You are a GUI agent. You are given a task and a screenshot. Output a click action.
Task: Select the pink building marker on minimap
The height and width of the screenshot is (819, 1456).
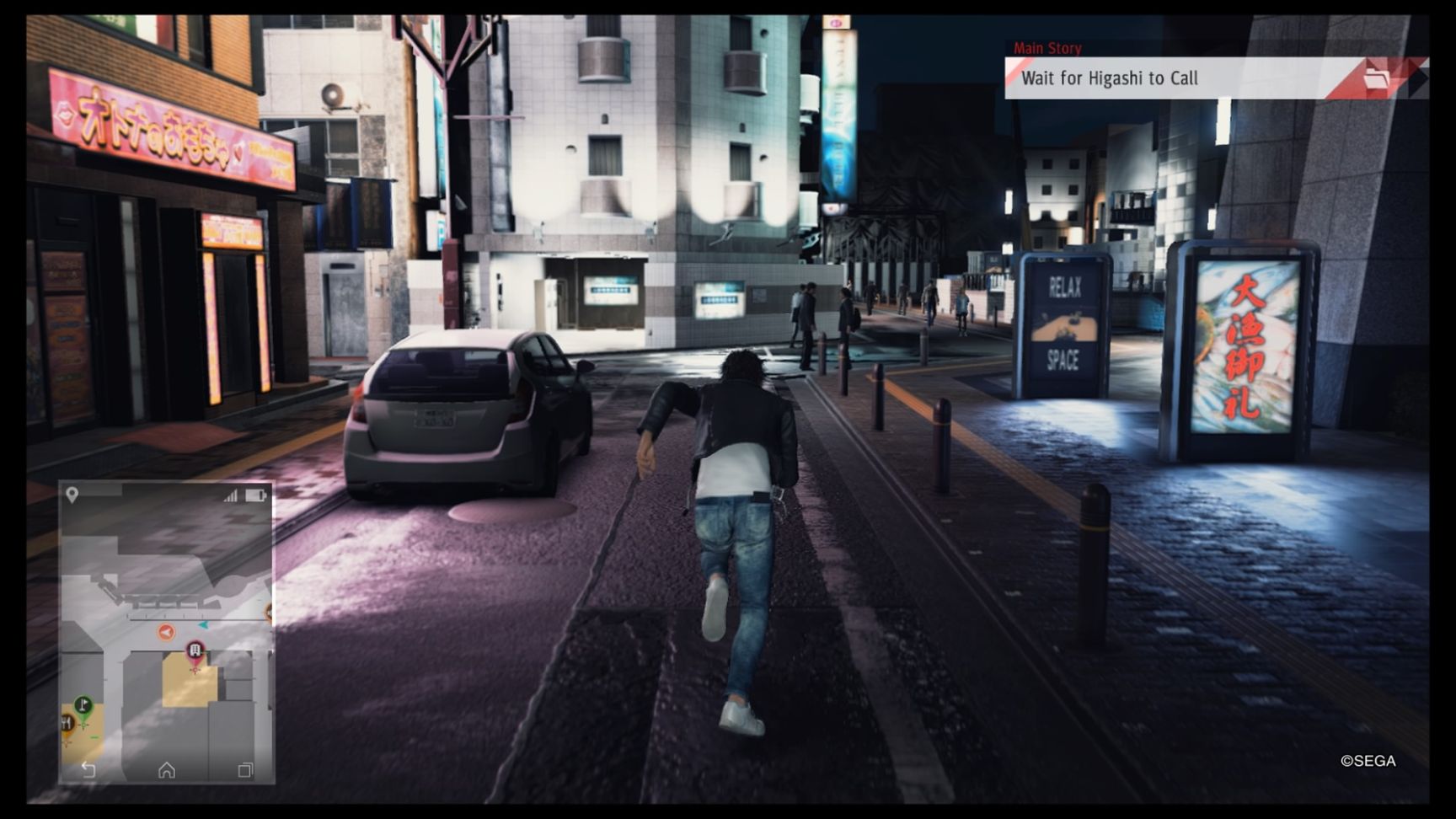[x=195, y=651]
